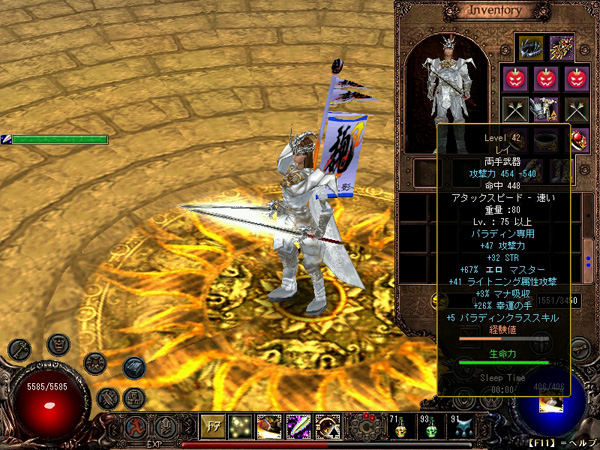The image size is (600, 450).
Task: Use the potion with count 71
Action: (x=398, y=428)
